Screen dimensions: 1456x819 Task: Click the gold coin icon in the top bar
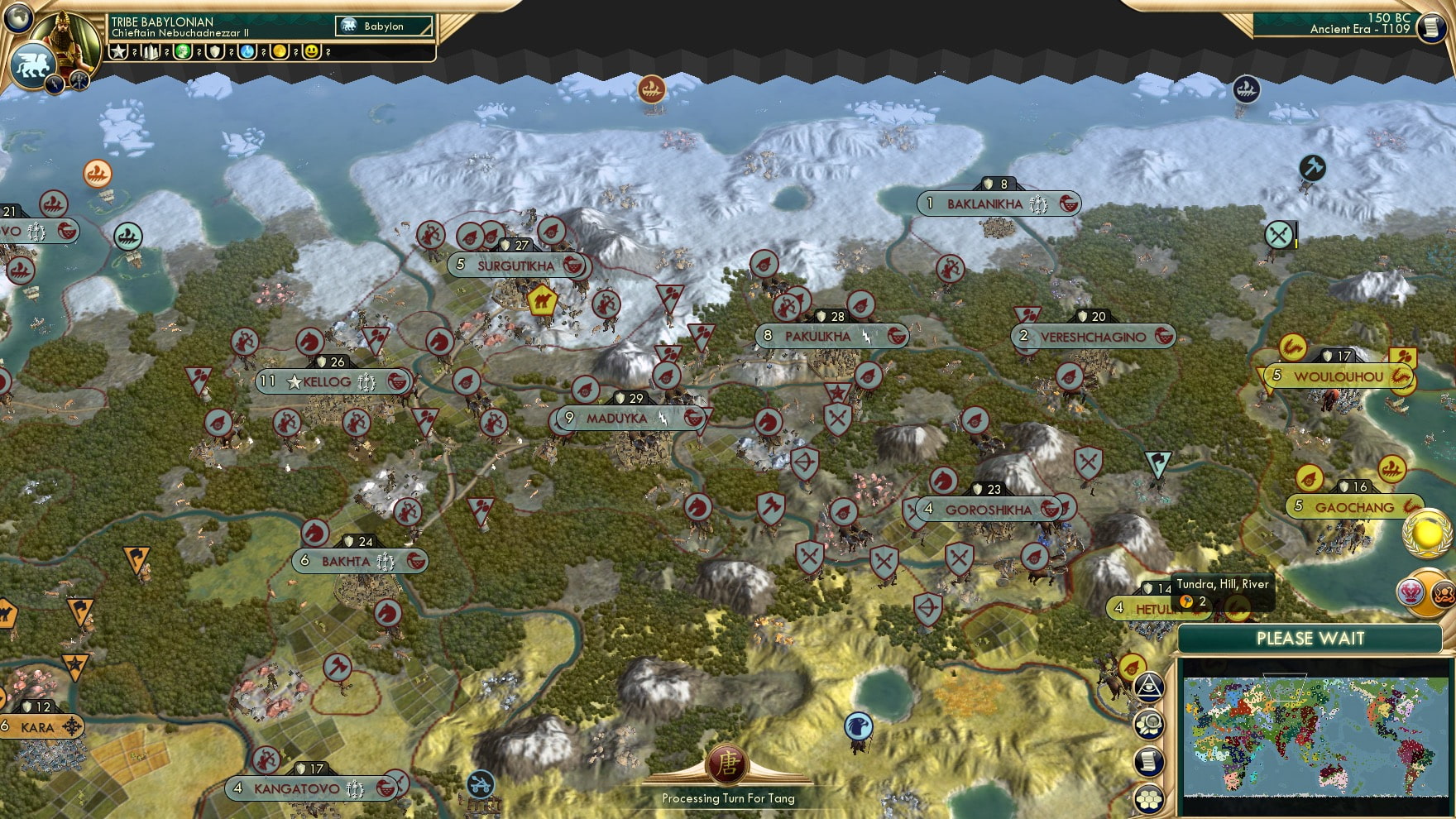(x=279, y=53)
